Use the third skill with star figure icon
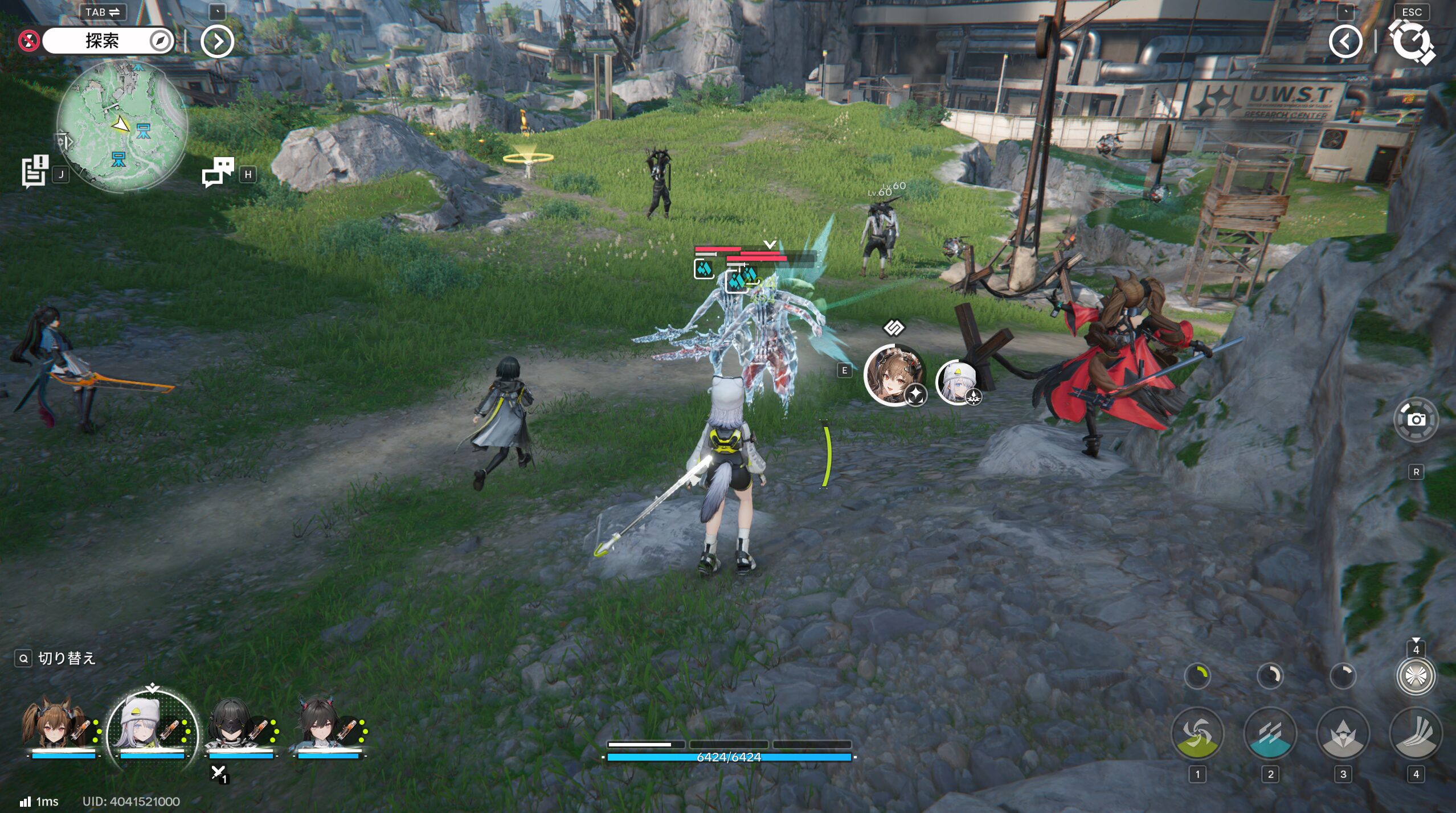Viewport: 1456px width, 813px height. [1343, 733]
